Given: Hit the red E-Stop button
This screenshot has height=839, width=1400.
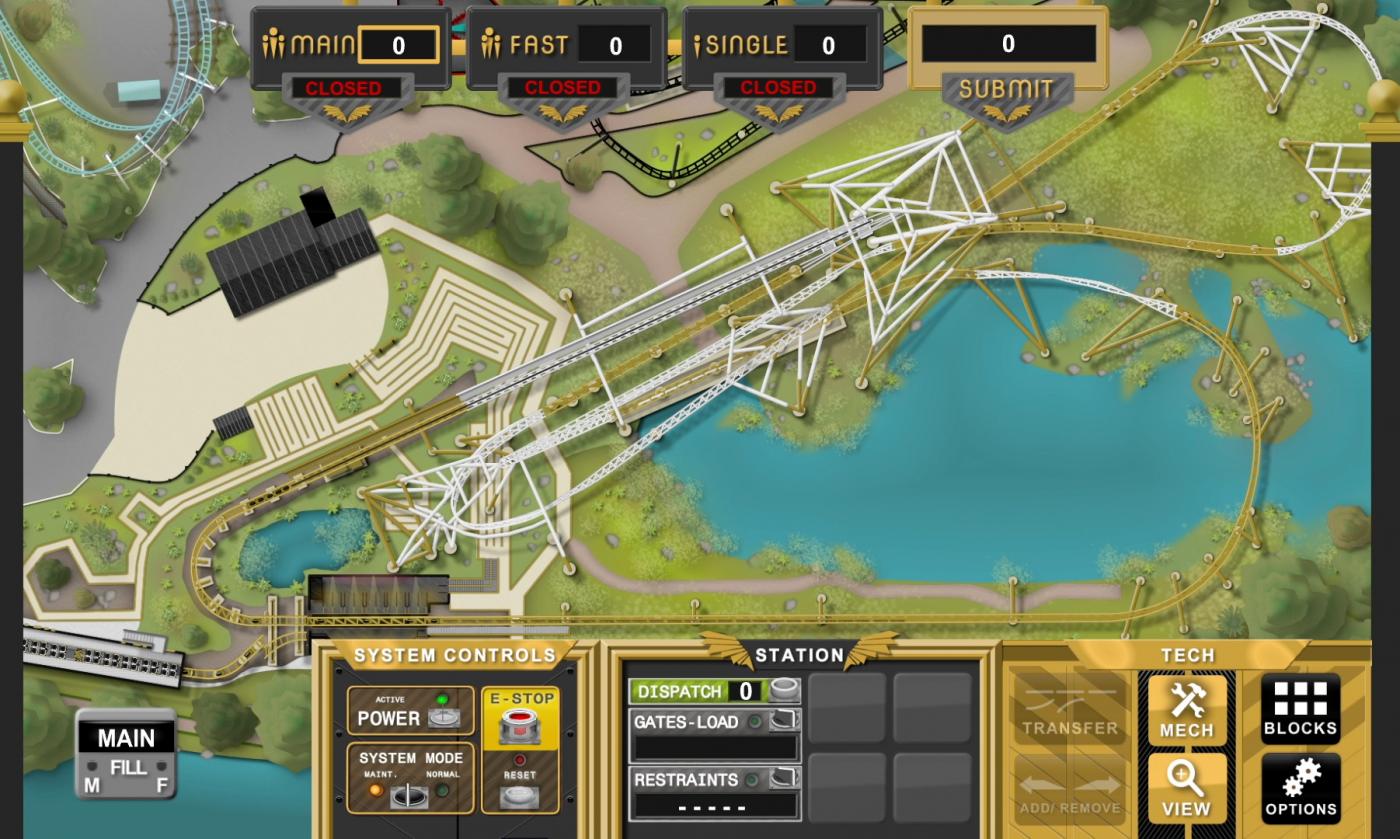Looking at the screenshot, I should click(519, 727).
